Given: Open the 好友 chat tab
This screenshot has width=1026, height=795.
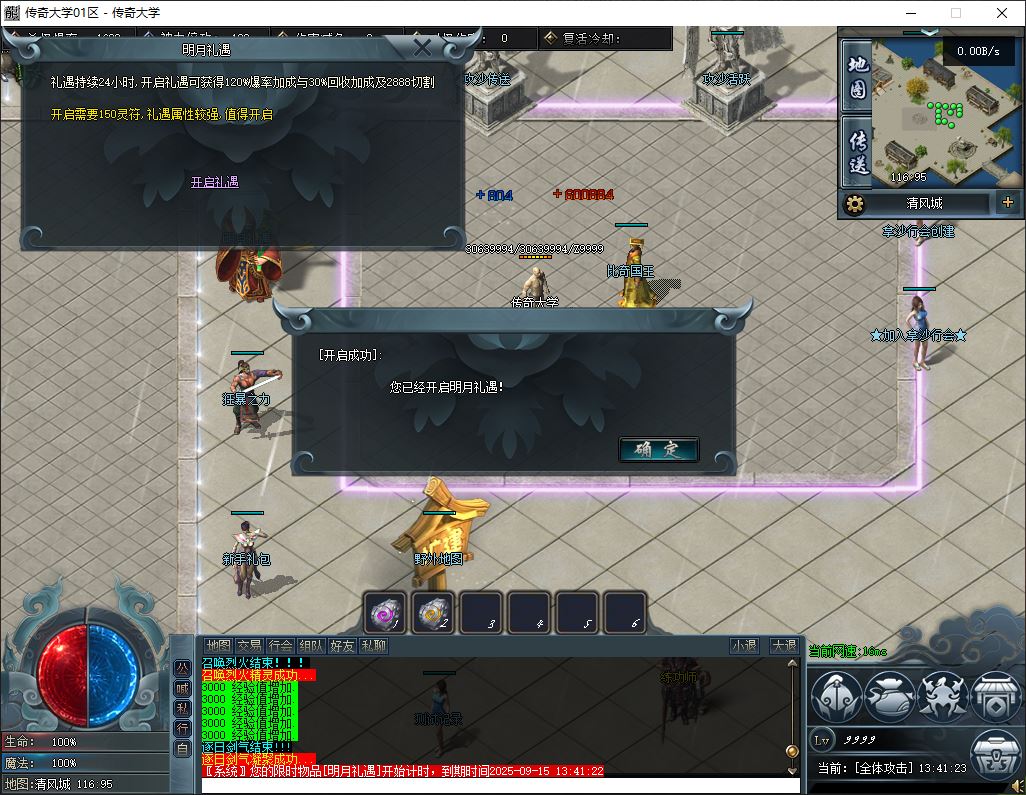Looking at the screenshot, I should (x=342, y=646).
